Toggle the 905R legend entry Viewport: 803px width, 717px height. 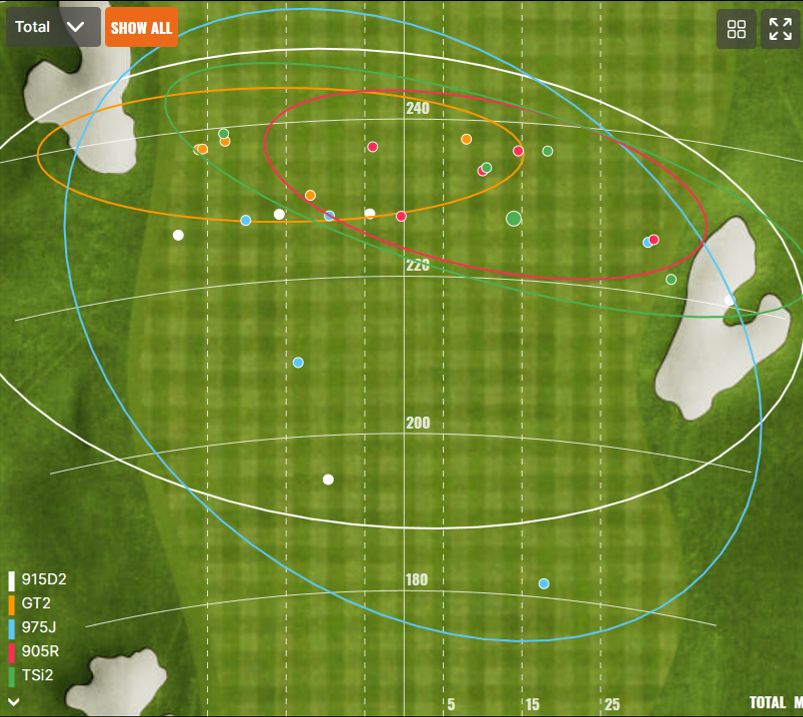pos(38,651)
